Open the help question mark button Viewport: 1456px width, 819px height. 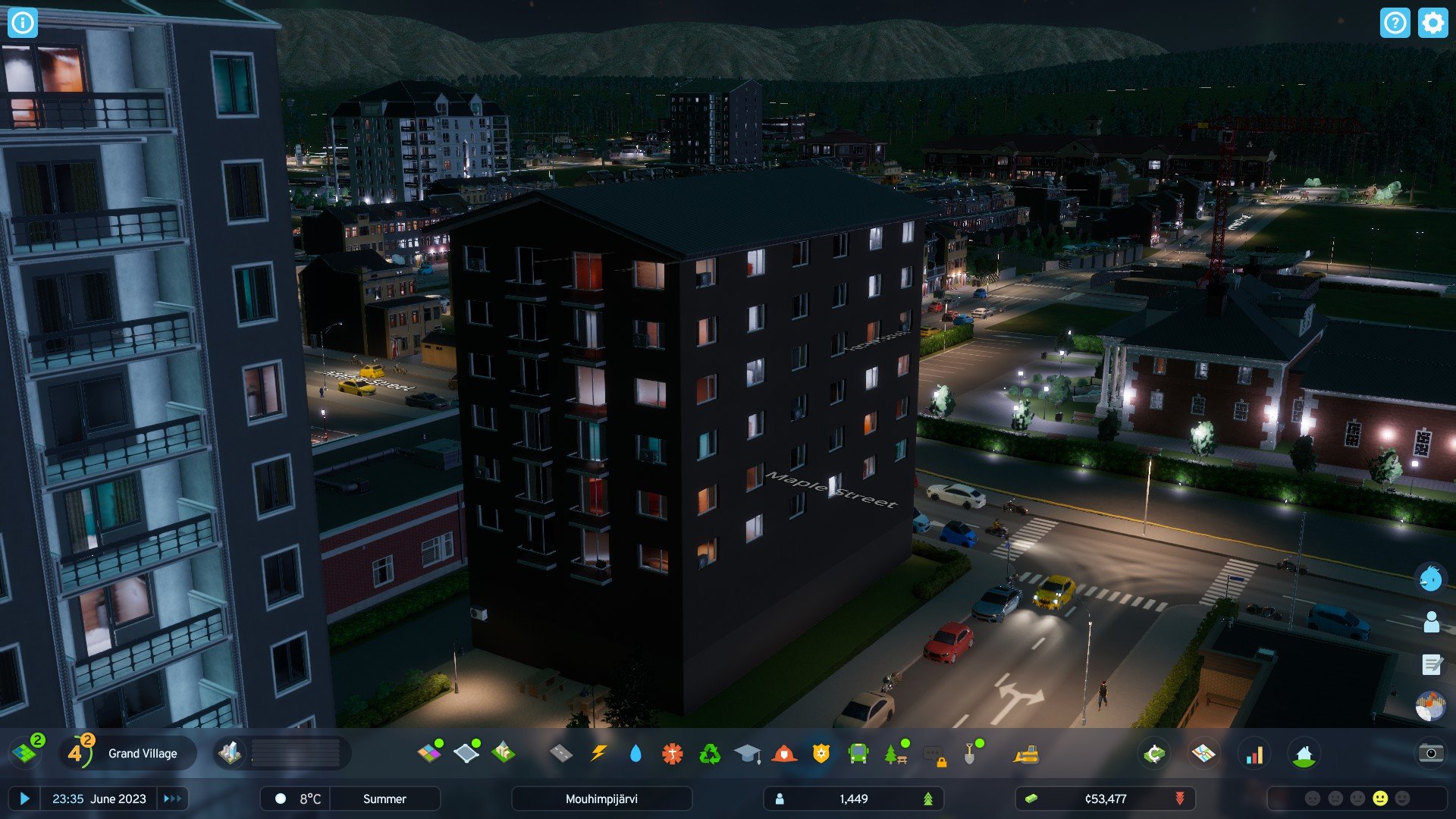[x=1395, y=23]
